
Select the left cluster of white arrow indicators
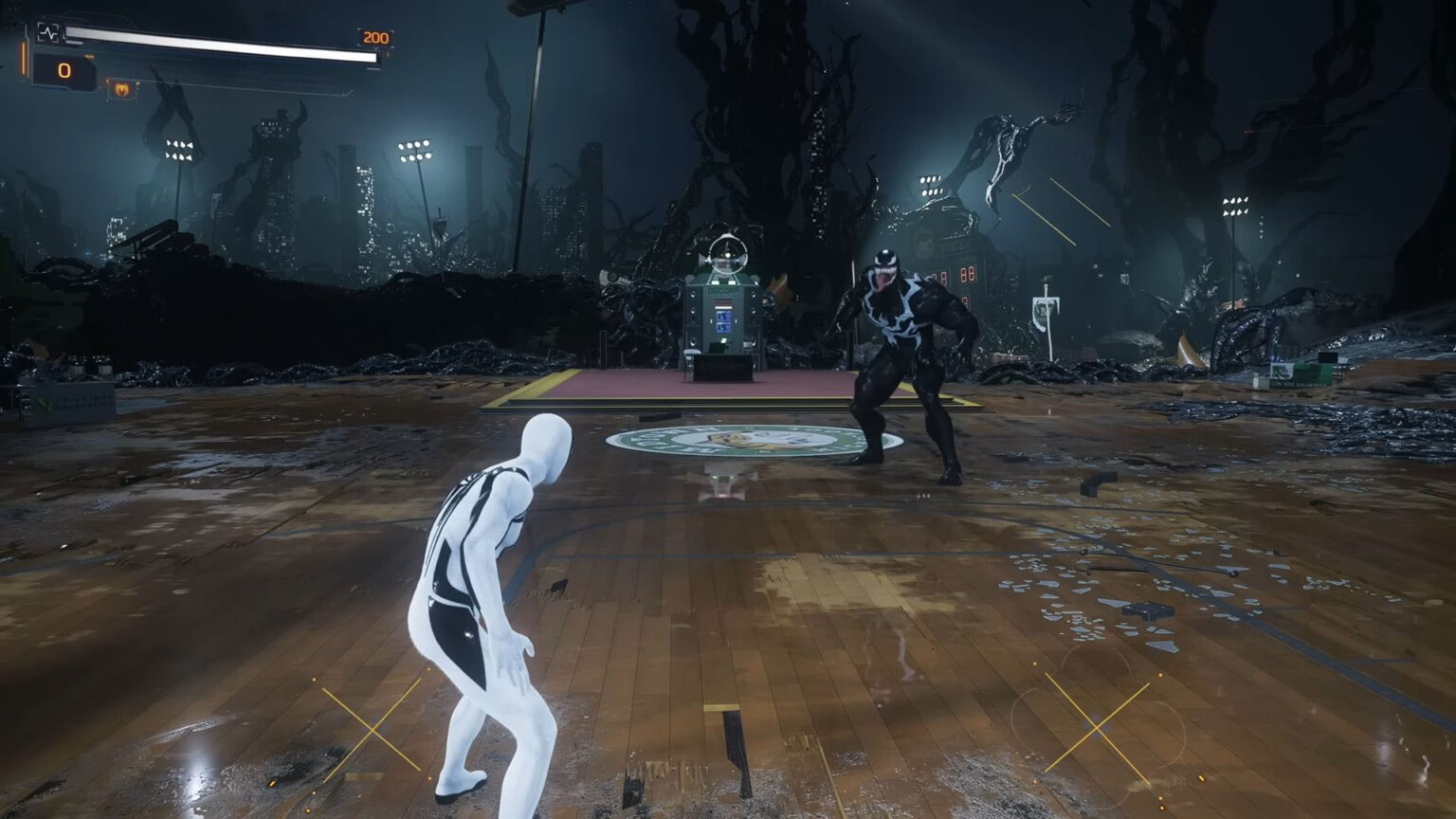[179, 150]
